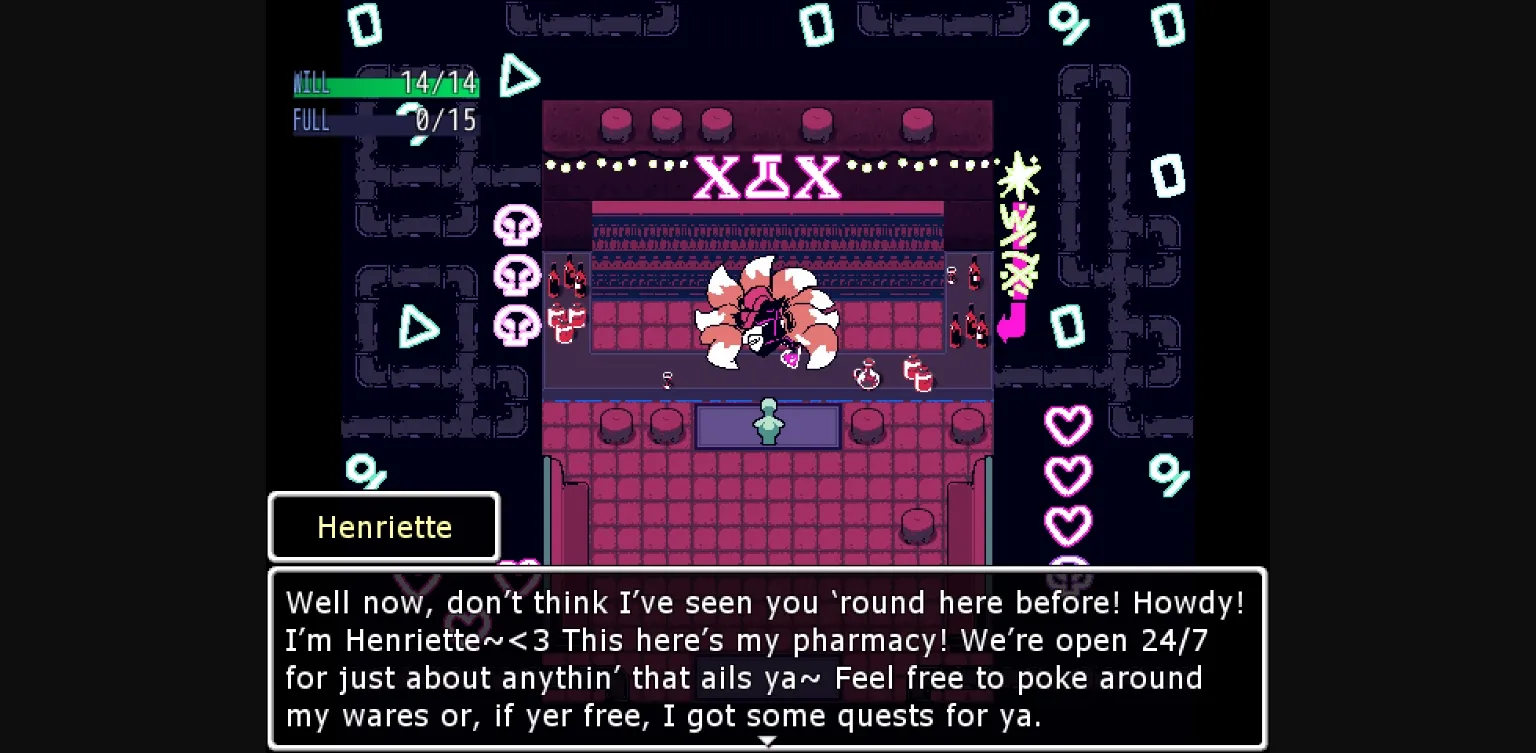This screenshot has width=1536, height=753.
Task: Click the FULL 0/15 gauge
Action: coord(386,120)
